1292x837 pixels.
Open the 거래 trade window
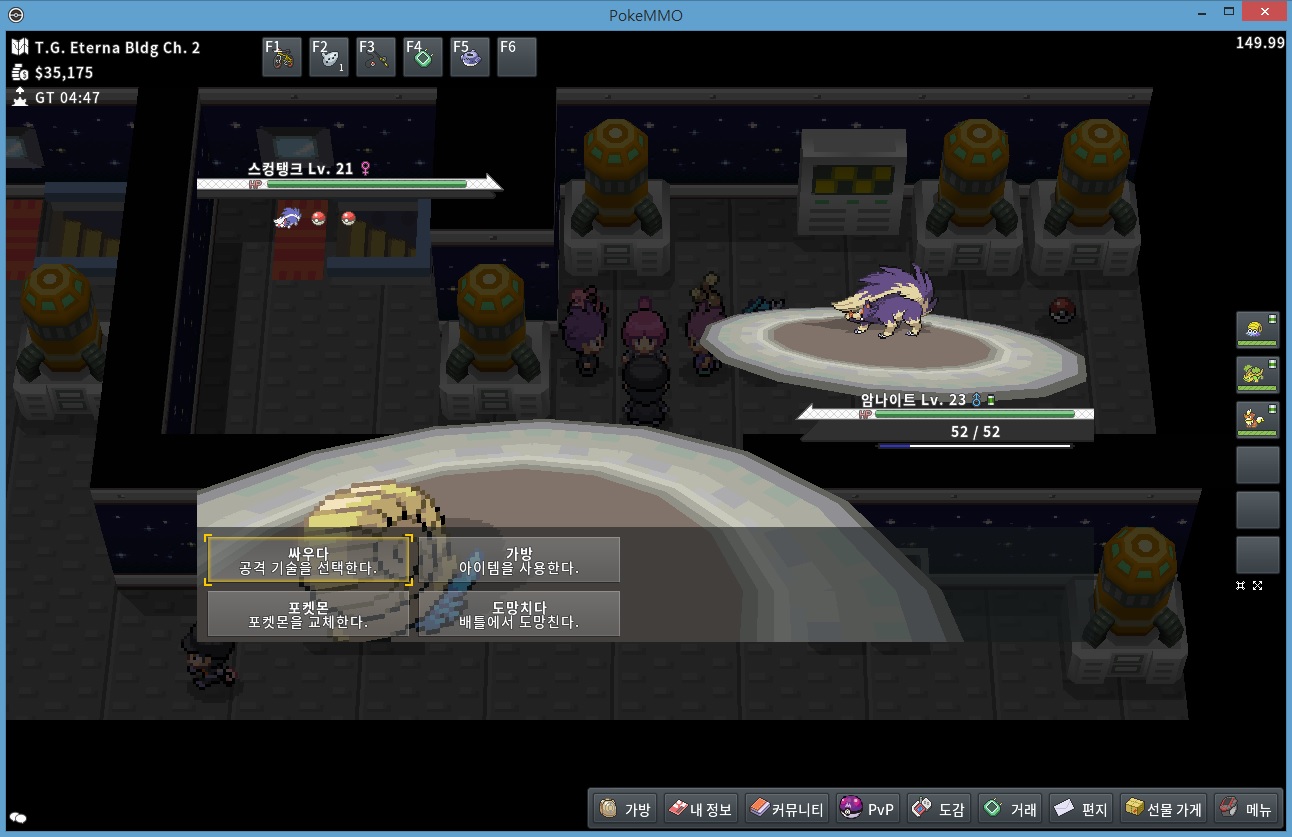(x=1010, y=809)
